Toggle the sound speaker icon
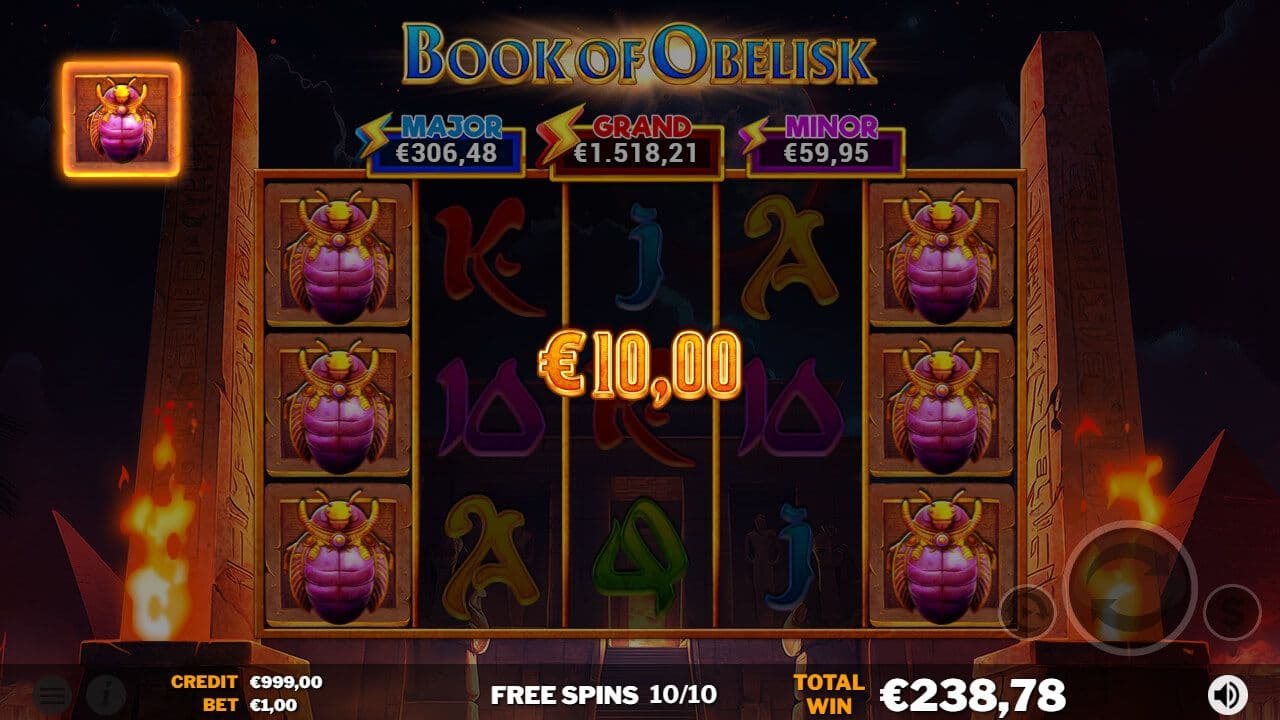This screenshot has height=720, width=1280. (x=1229, y=694)
